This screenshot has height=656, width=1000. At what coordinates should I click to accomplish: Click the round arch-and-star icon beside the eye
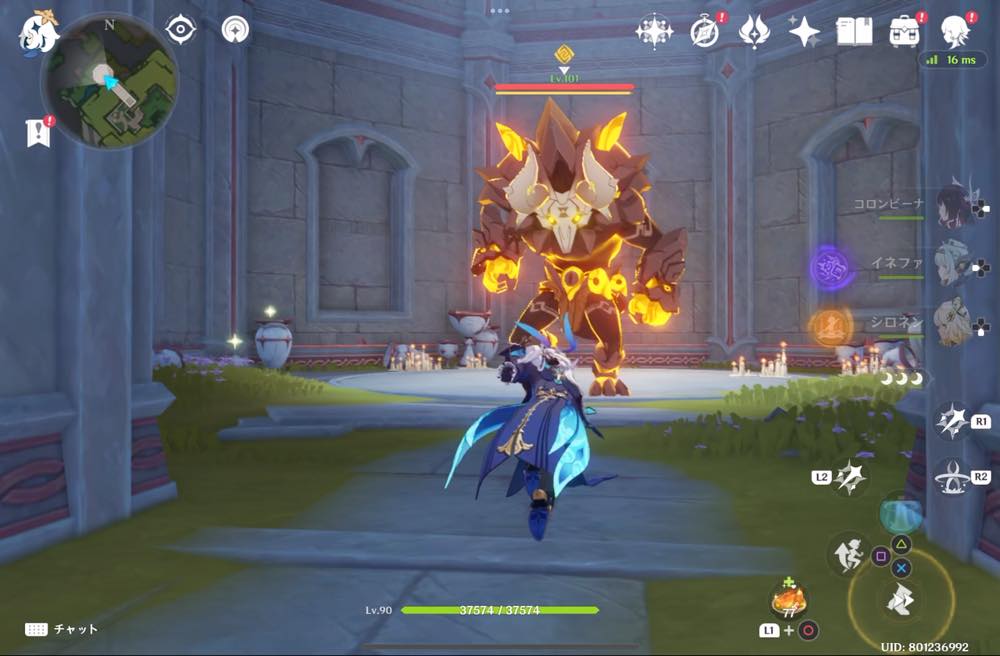[x=236, y=30]
